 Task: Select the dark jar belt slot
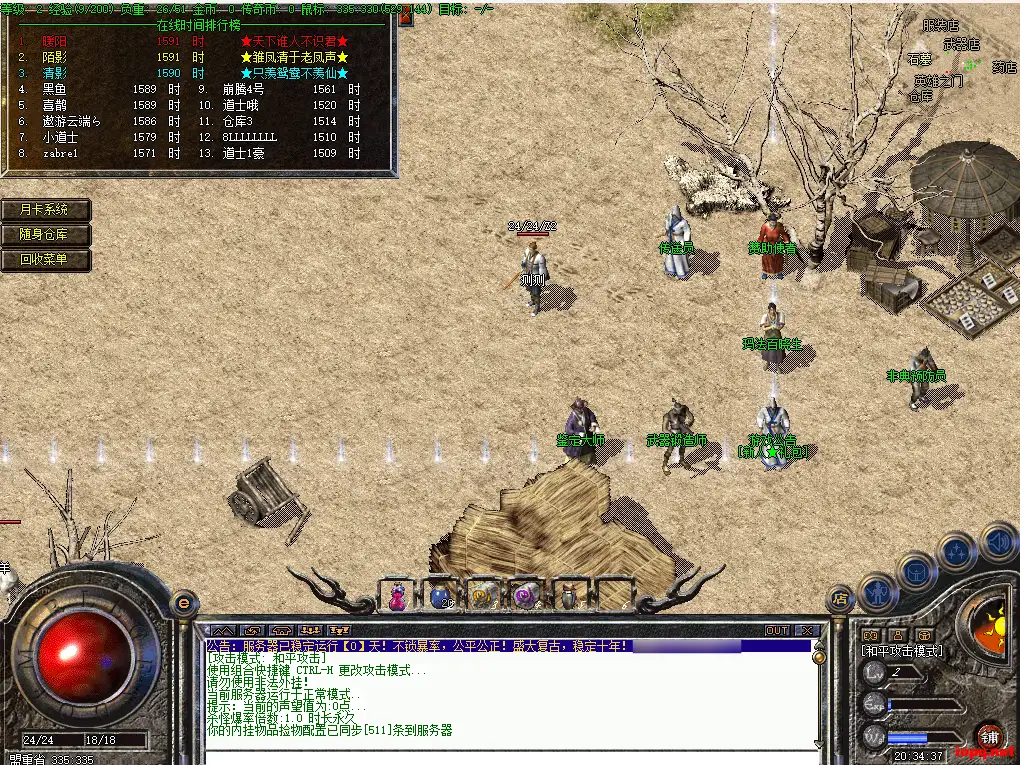coord(569,596)
